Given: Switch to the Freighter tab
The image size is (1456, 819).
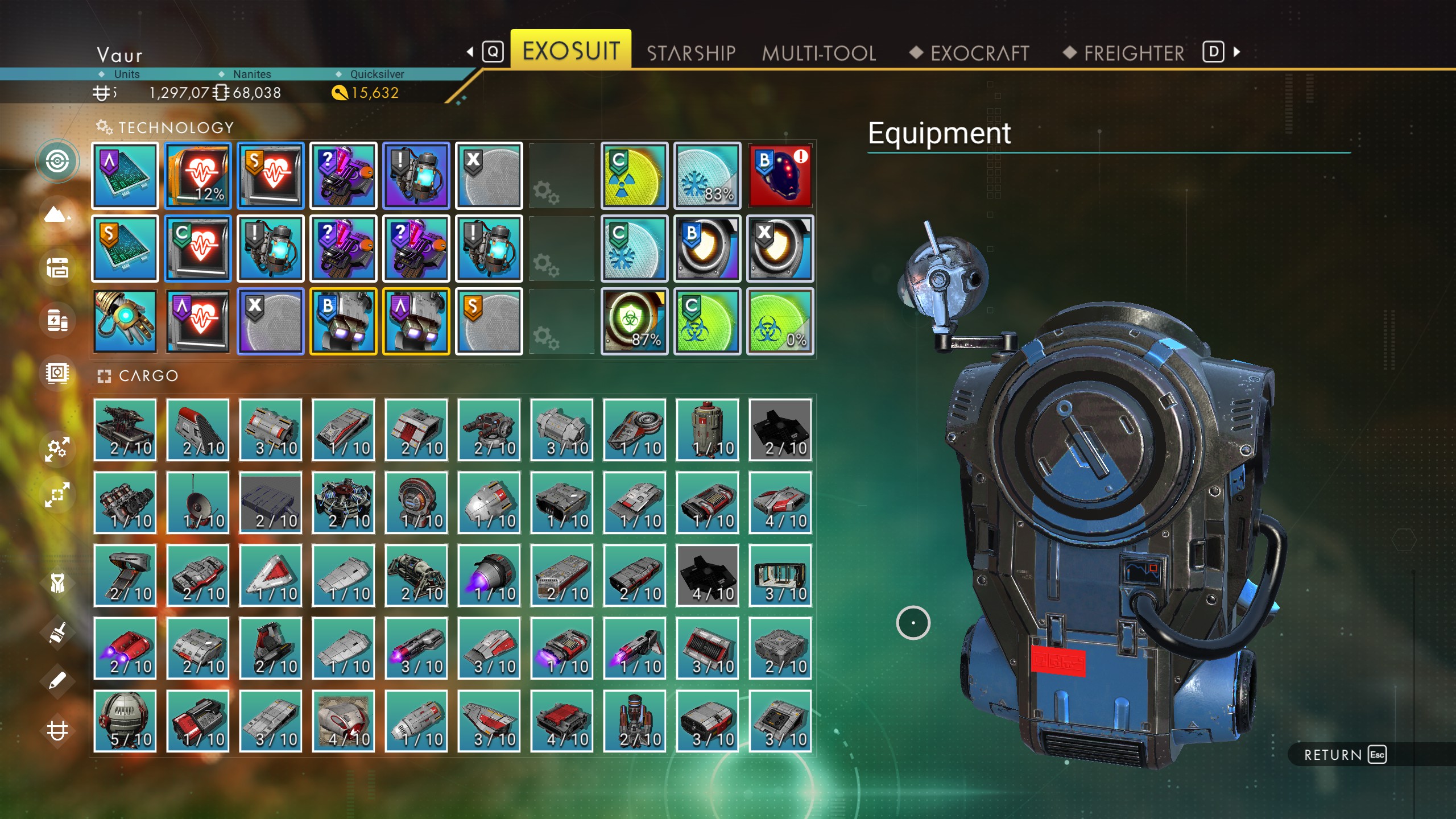Looking at the screenshot, I should pos(1134,53).
